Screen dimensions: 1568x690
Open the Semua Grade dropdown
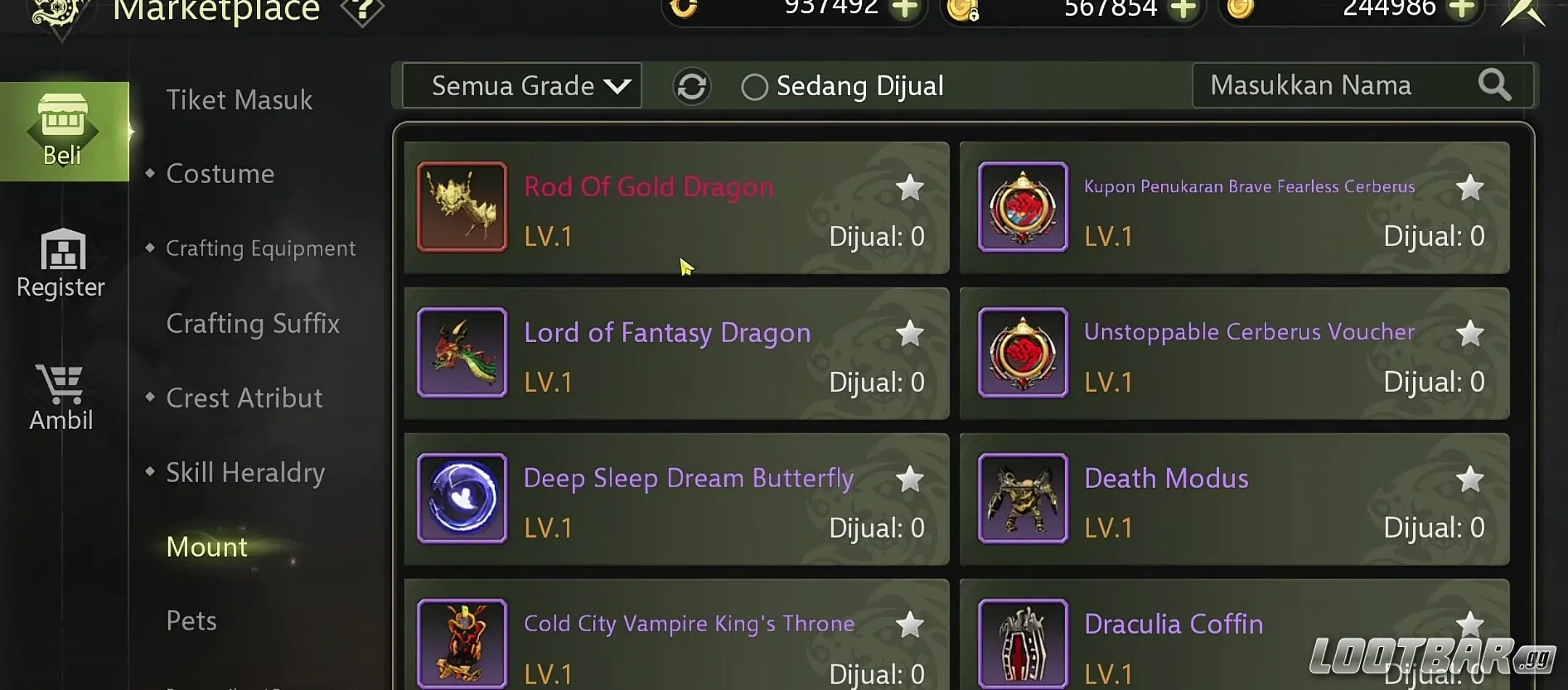[520, 85]
